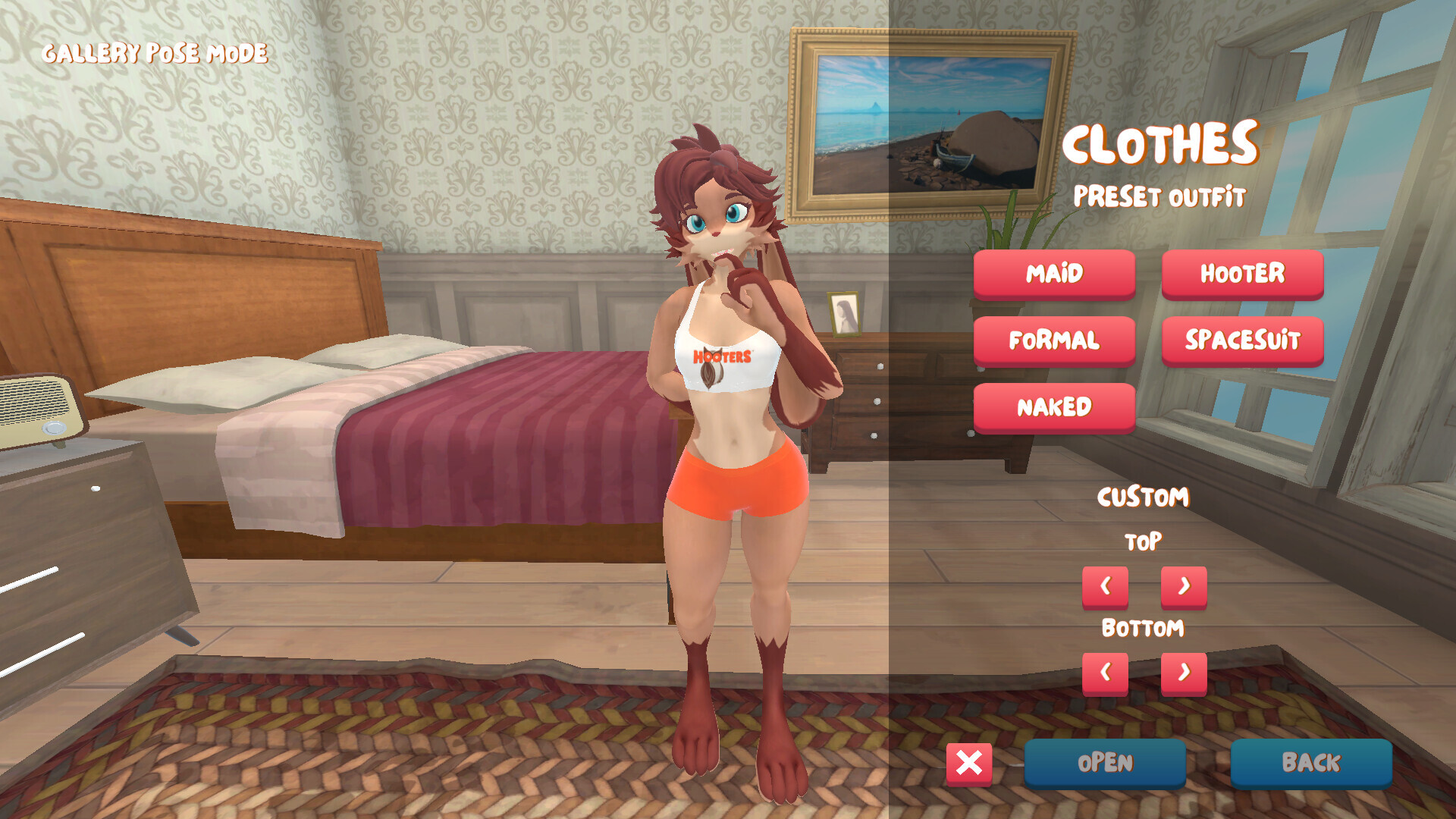
Task: Apply the Formal preset outfit
Action: [x=1054, y=340]
